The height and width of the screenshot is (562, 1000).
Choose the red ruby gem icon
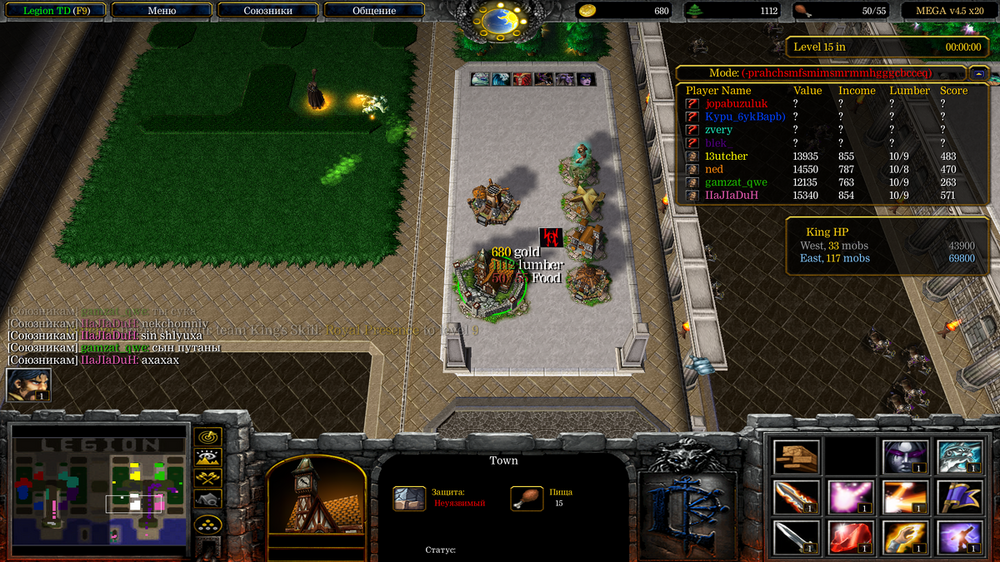[851, 537]
